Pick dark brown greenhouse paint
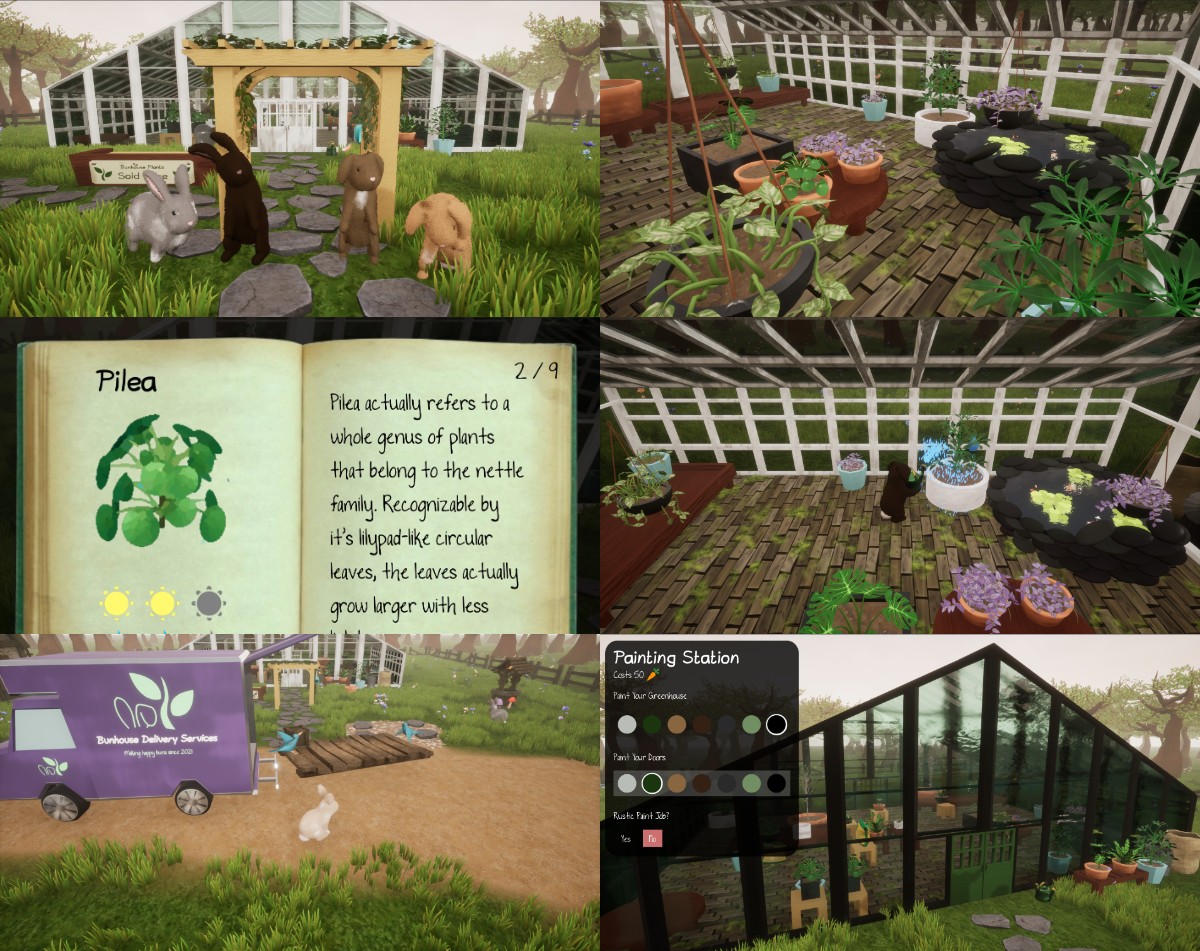This screenshot has width=1200, height=951. pyautogui.click(x=702, y=724)
